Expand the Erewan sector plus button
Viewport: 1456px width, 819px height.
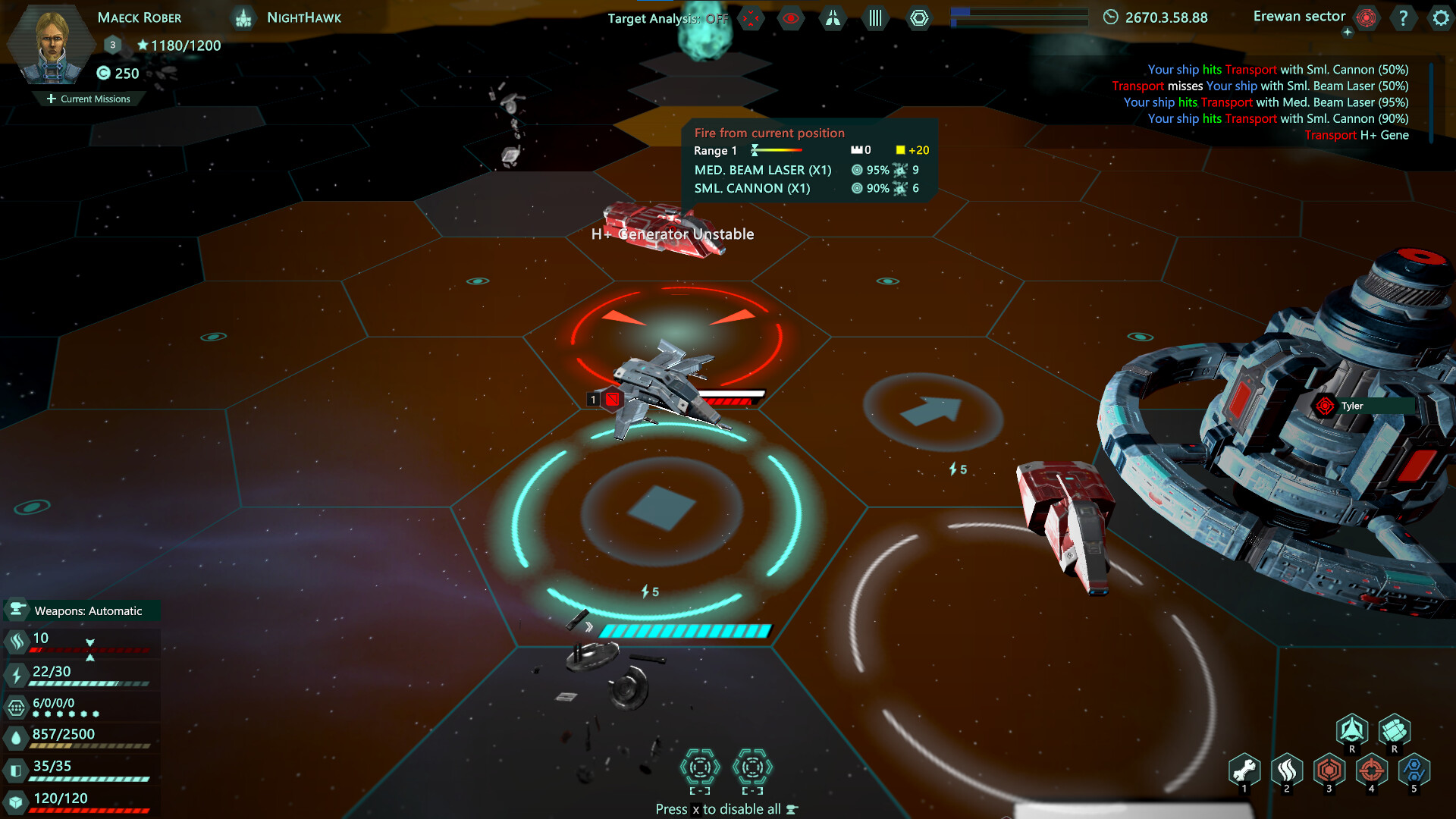(x=1348, y=32)
